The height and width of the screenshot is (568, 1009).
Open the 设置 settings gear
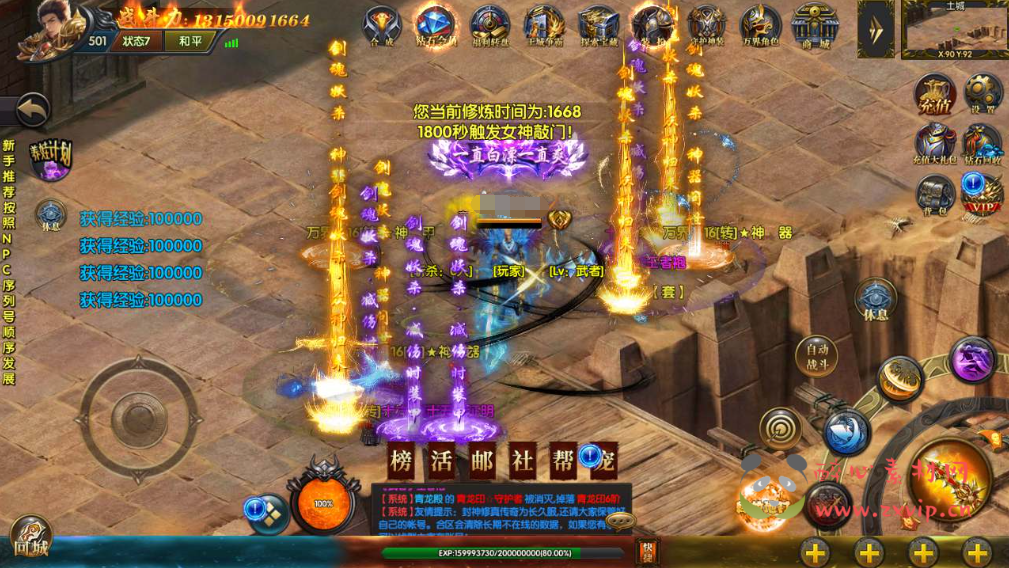[x=983, y=94]
